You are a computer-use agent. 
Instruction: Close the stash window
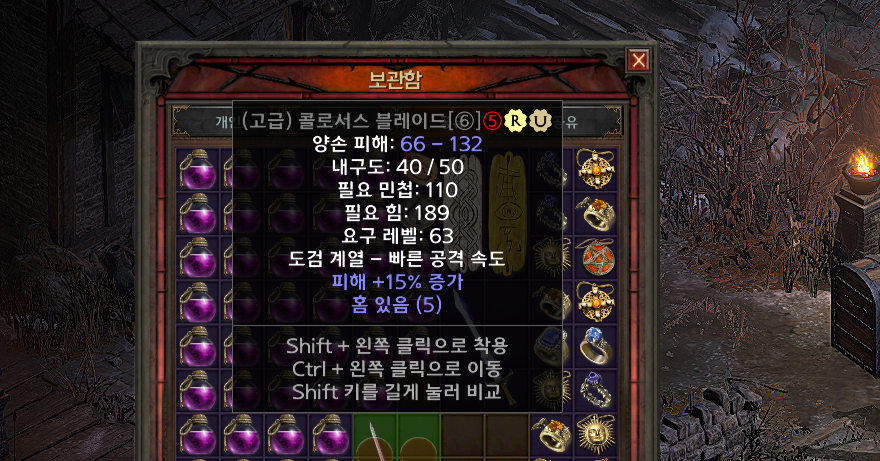click(638, 61)
